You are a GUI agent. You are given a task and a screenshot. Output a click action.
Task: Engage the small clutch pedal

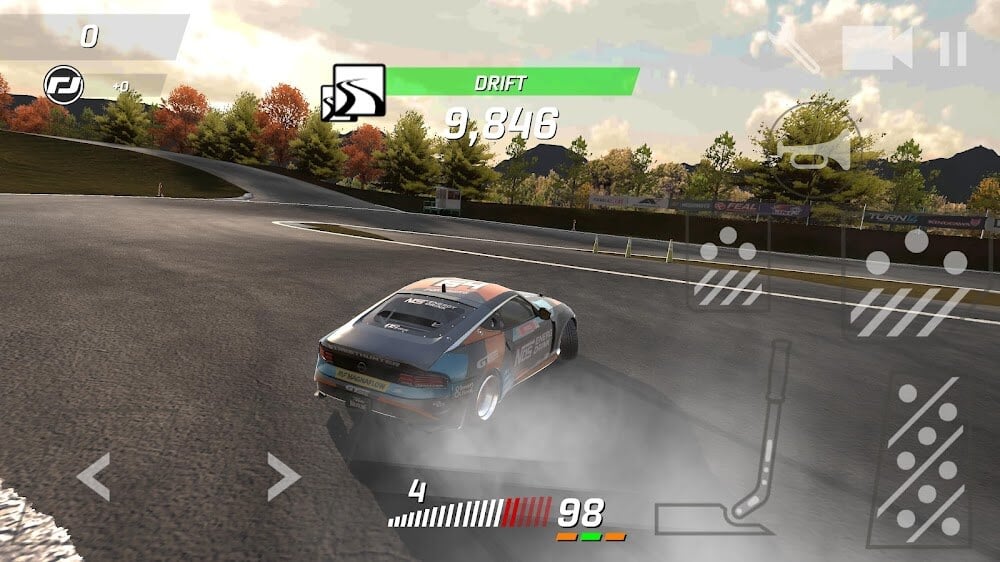(728, 265)
